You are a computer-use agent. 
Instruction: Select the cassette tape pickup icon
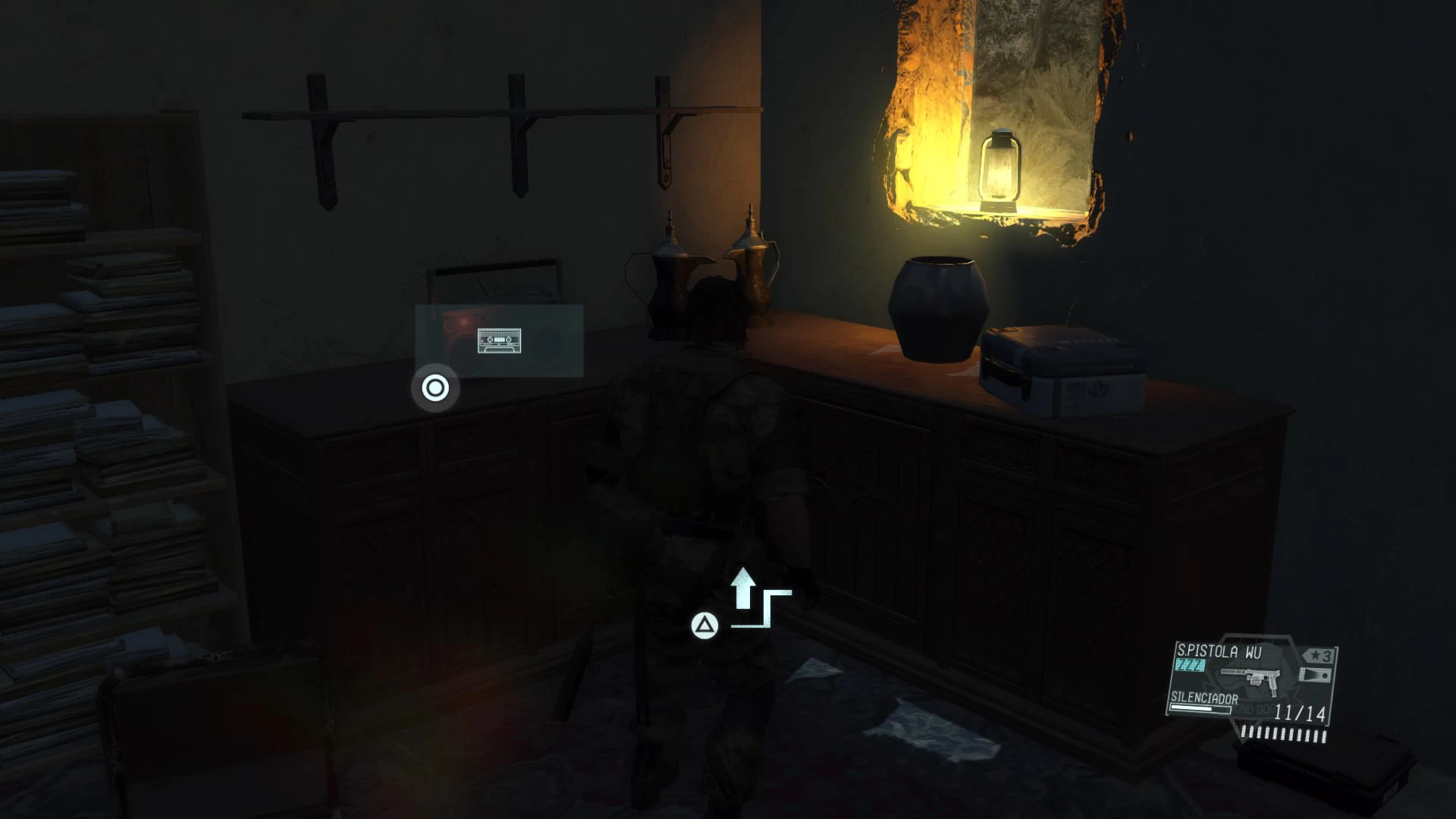pos(499,340)
